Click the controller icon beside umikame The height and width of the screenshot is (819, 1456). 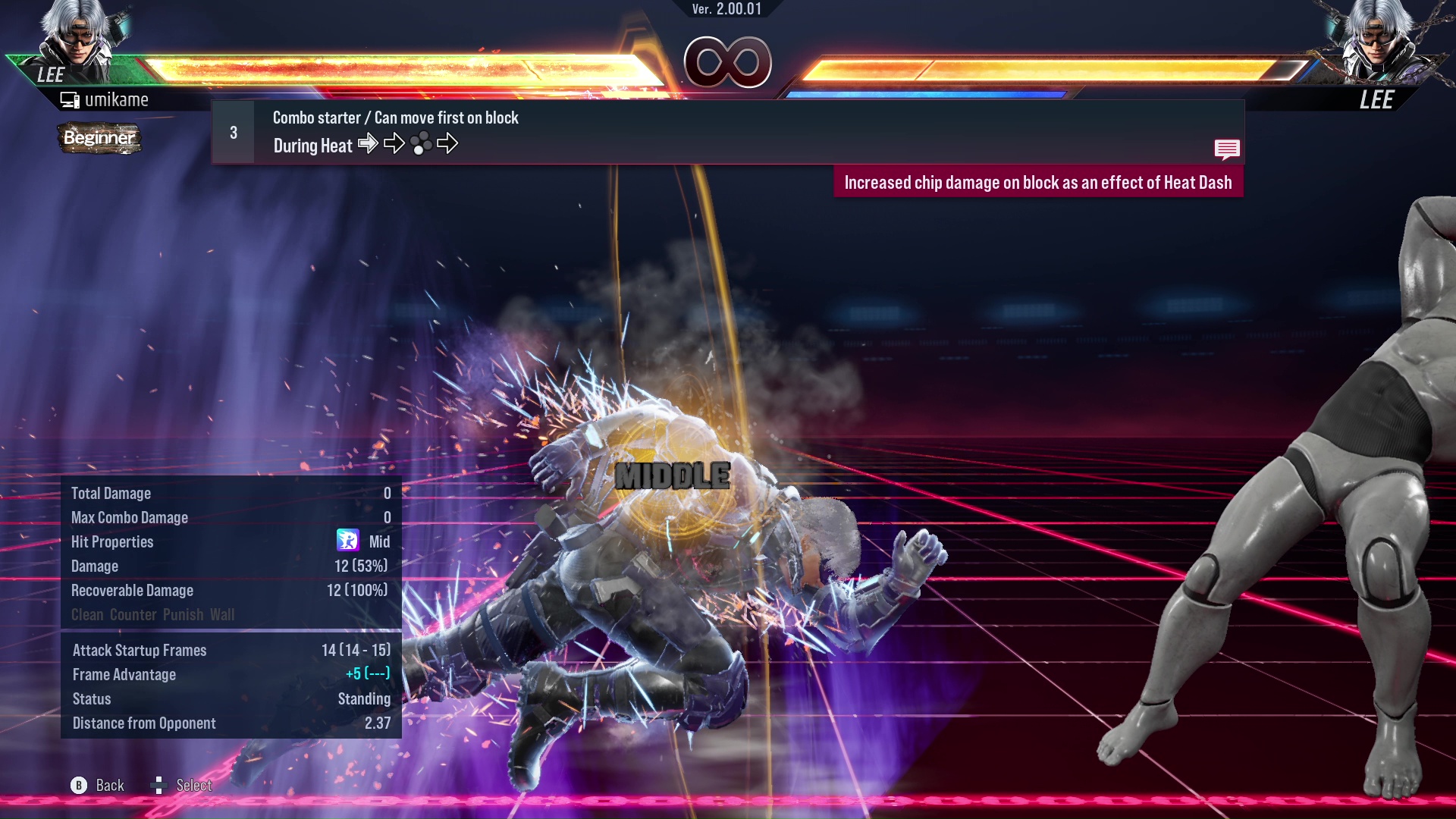(70, 99)
